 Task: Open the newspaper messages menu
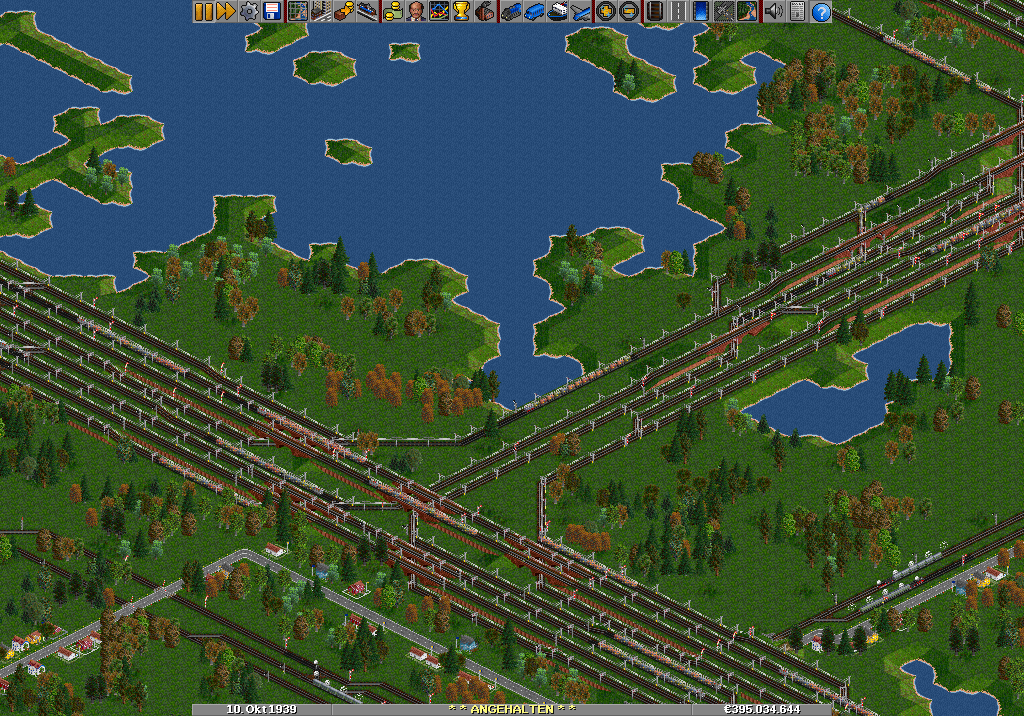(797, 11)
